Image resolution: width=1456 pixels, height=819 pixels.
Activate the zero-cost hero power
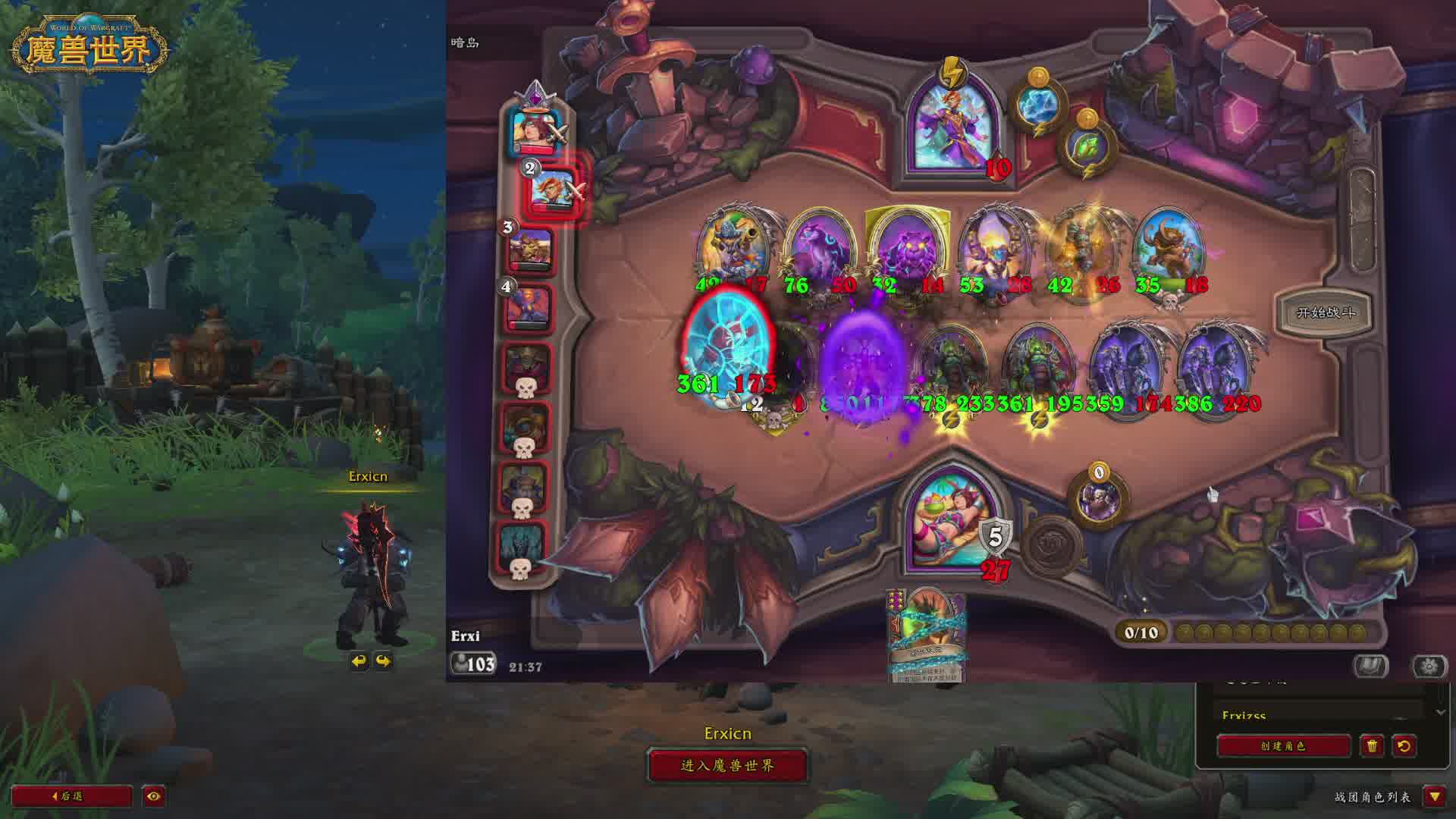pyautogui.click(x=1098, y=498)
